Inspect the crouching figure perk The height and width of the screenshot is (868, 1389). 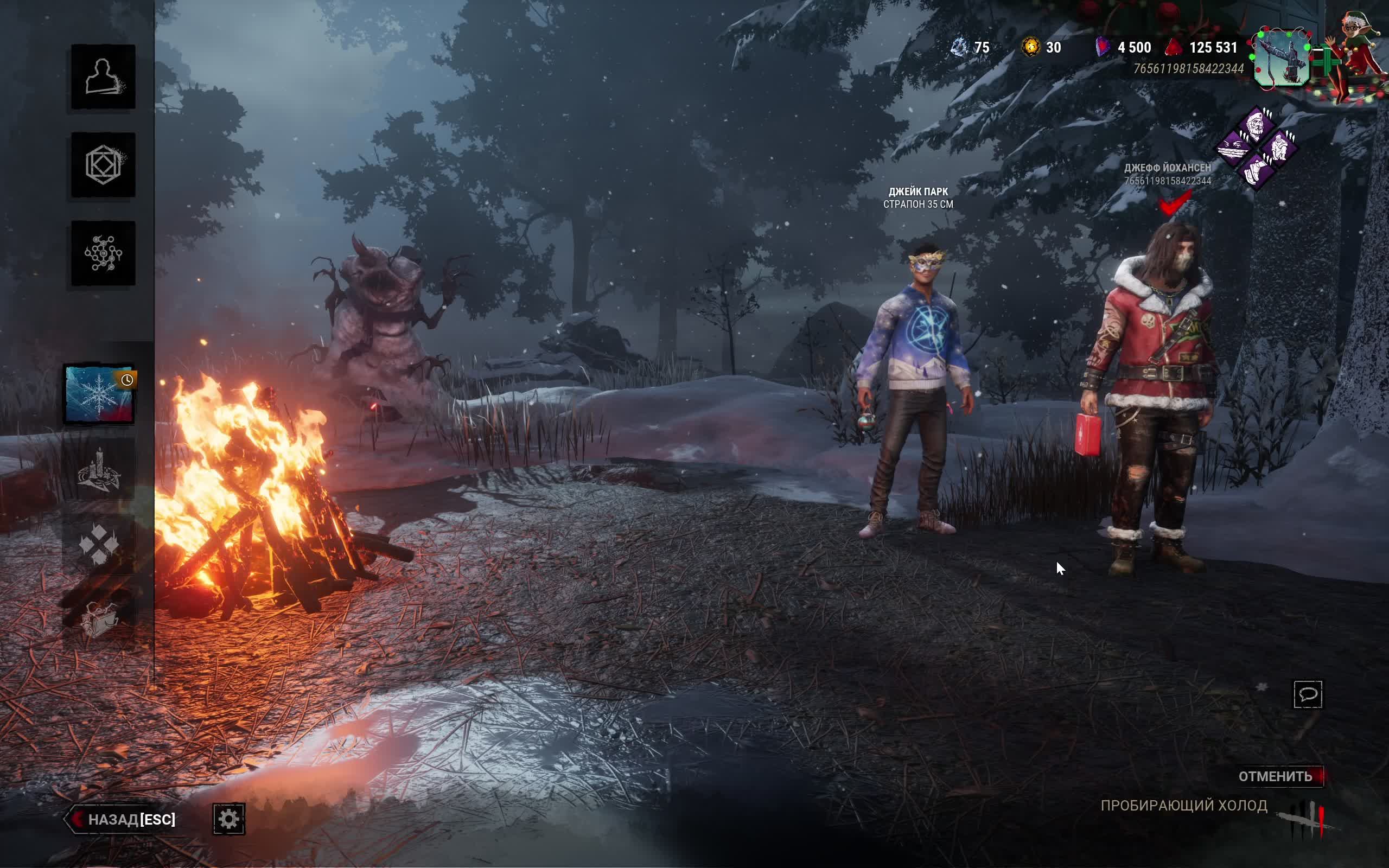(x=1279, y=148)
